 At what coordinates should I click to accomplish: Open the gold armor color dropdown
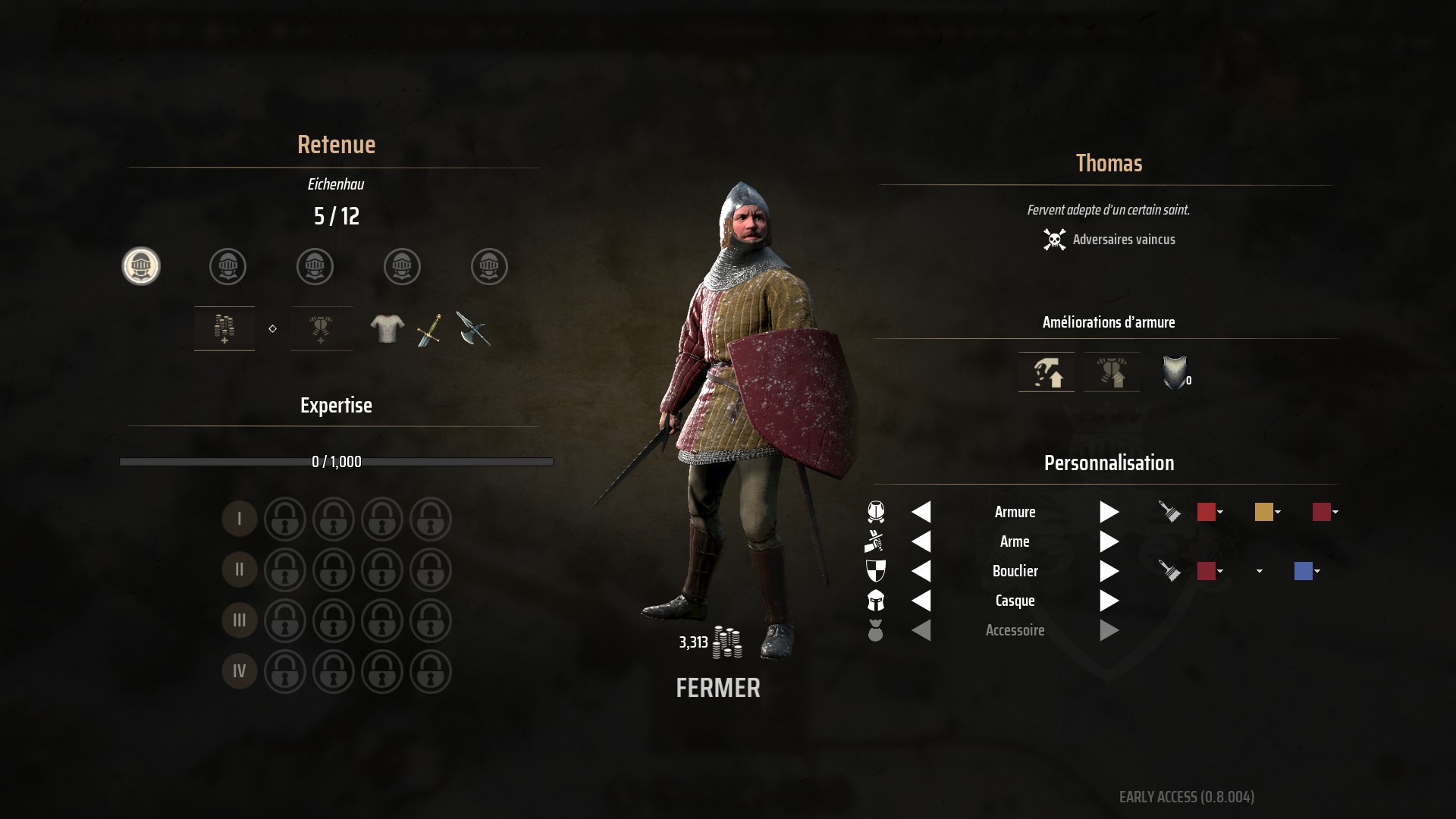point(1267,512)
